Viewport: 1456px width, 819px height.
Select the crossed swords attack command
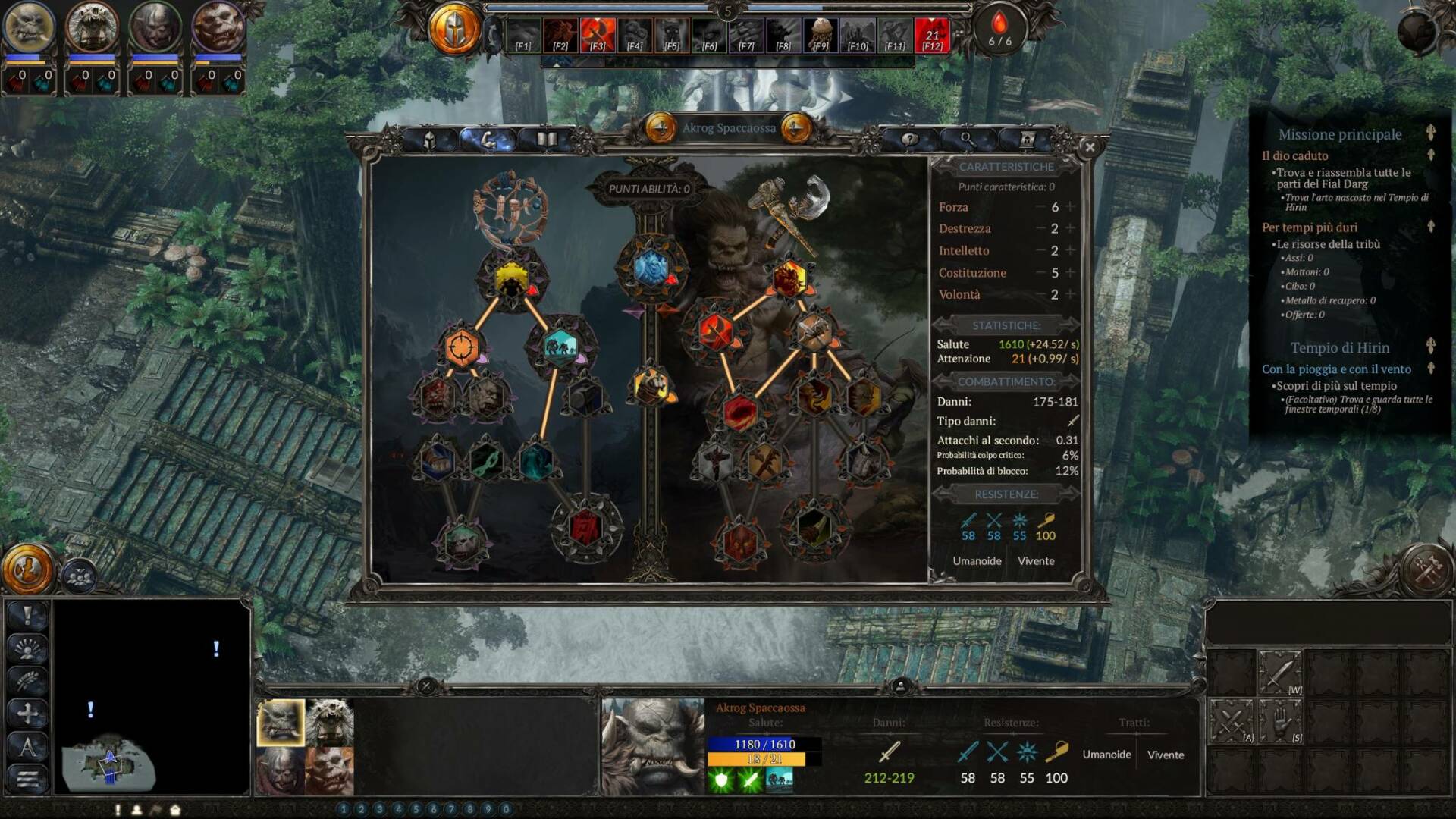click(1231, 721)
